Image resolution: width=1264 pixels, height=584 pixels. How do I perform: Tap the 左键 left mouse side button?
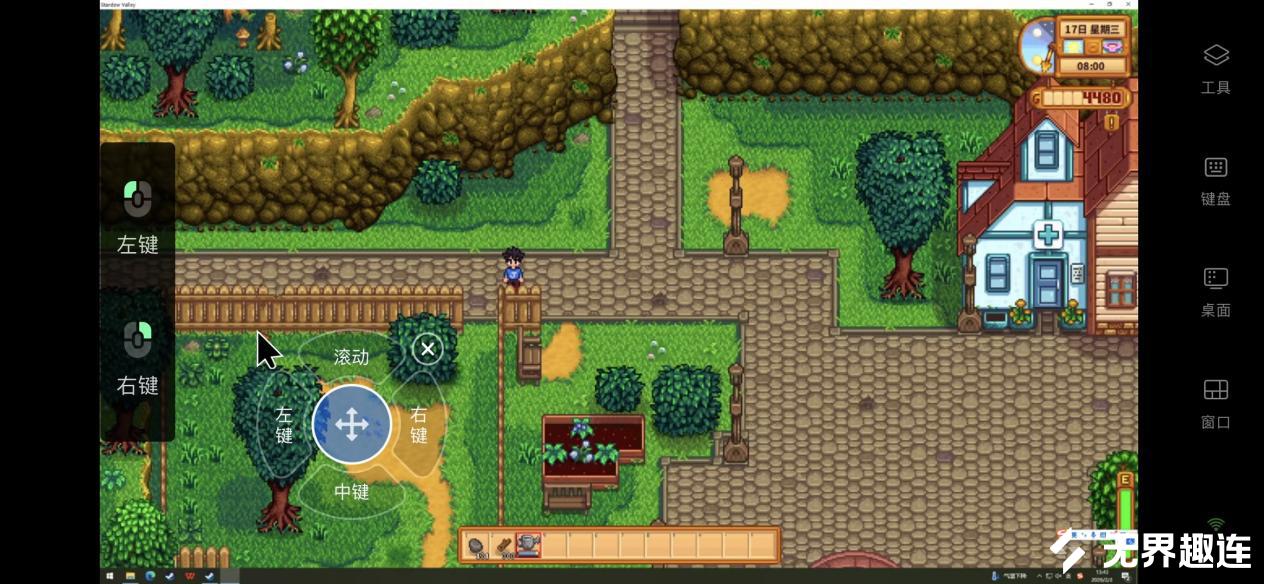[x=137, y=215]
